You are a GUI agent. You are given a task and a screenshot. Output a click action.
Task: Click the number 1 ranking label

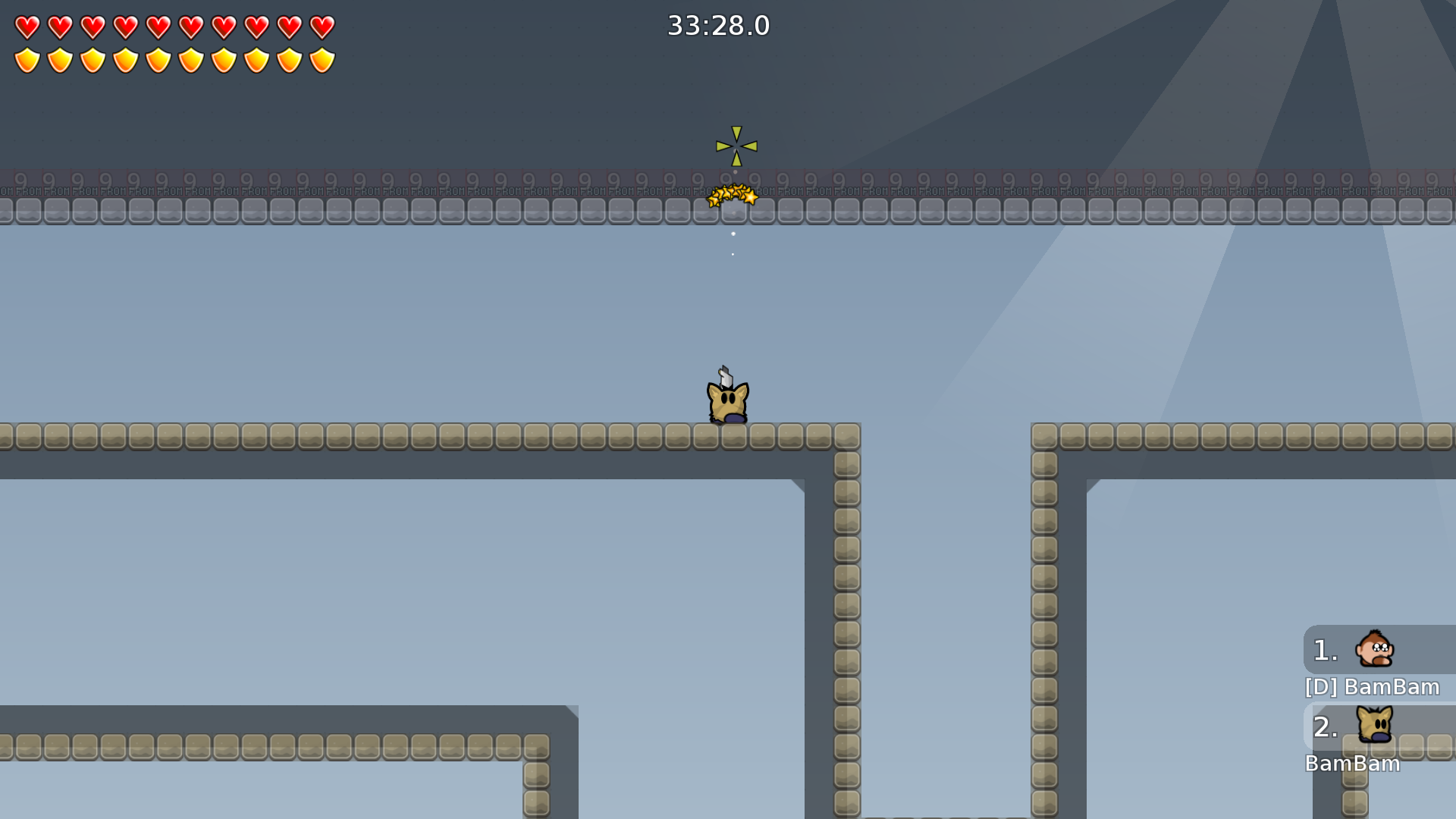click(x=1324, y=651)
